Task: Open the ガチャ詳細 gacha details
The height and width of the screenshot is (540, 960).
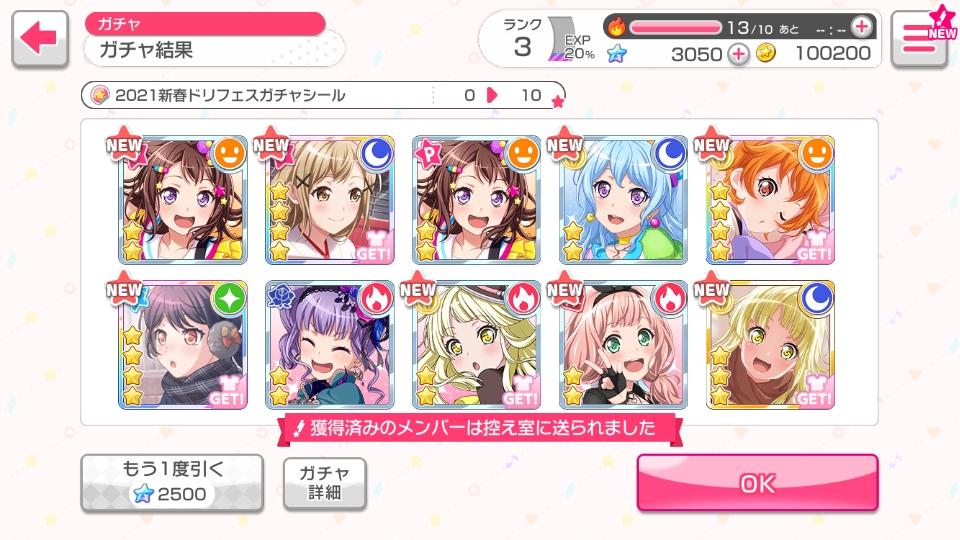Action: pos(324,484)
